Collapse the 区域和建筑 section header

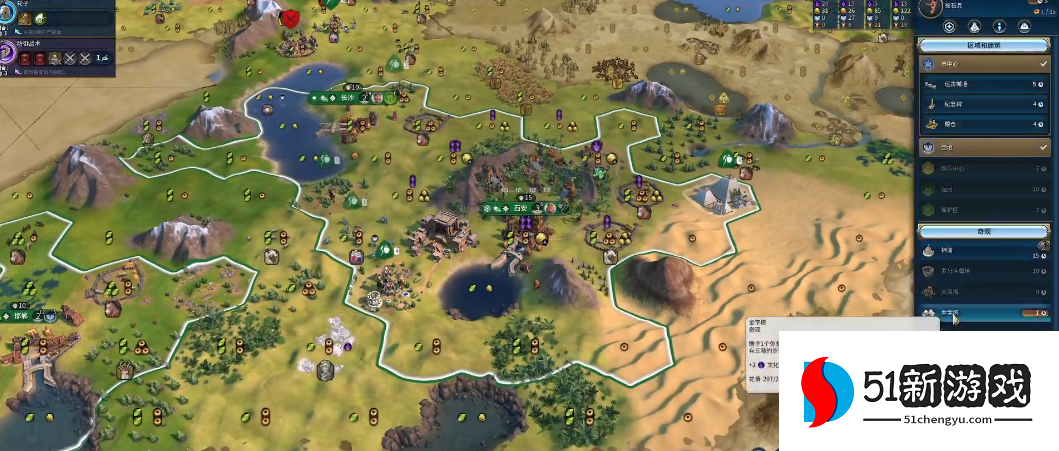[985, 44]
